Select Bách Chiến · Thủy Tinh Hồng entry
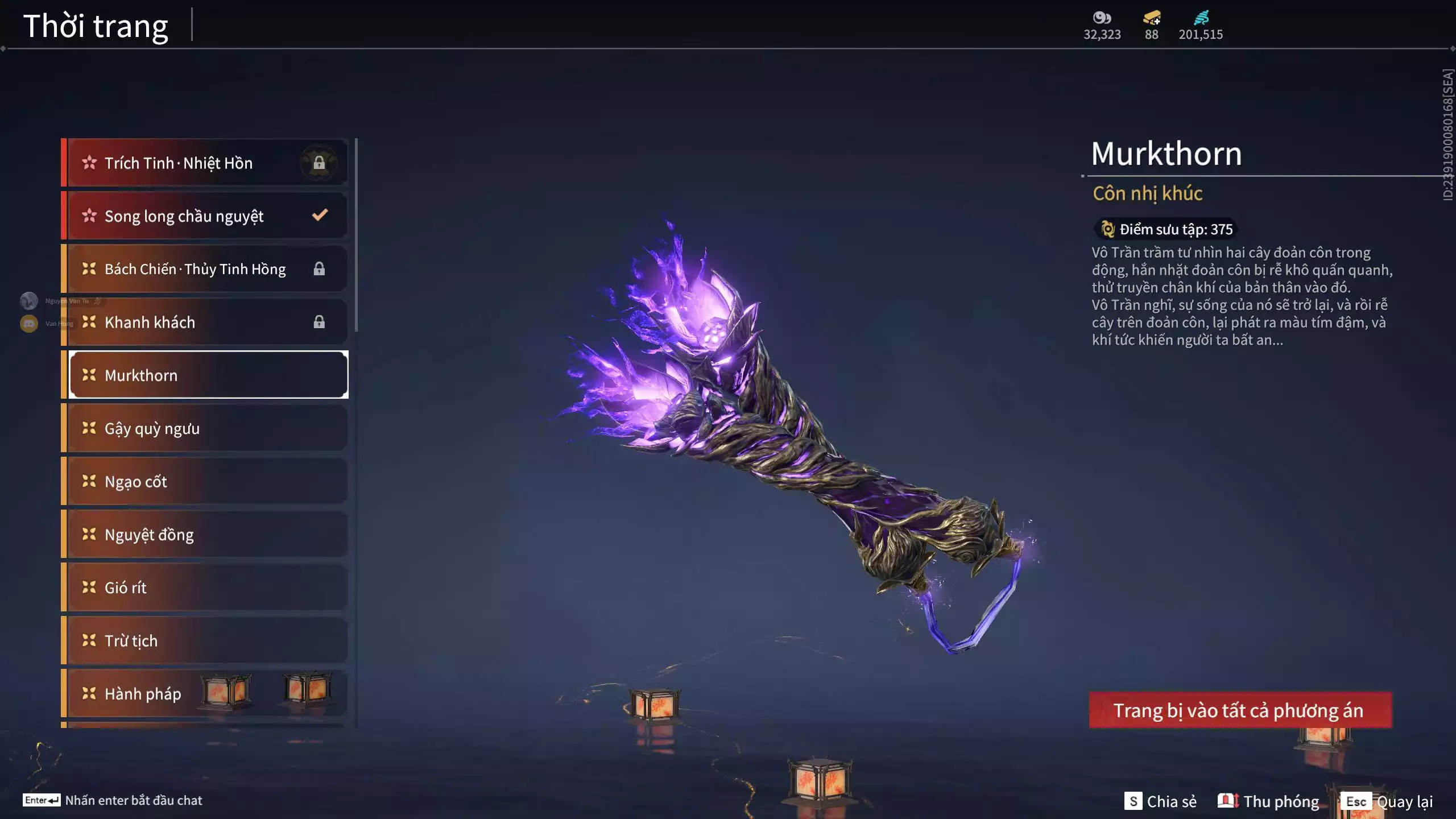This screenshot has width=1456, height=819. coord(205,269)
